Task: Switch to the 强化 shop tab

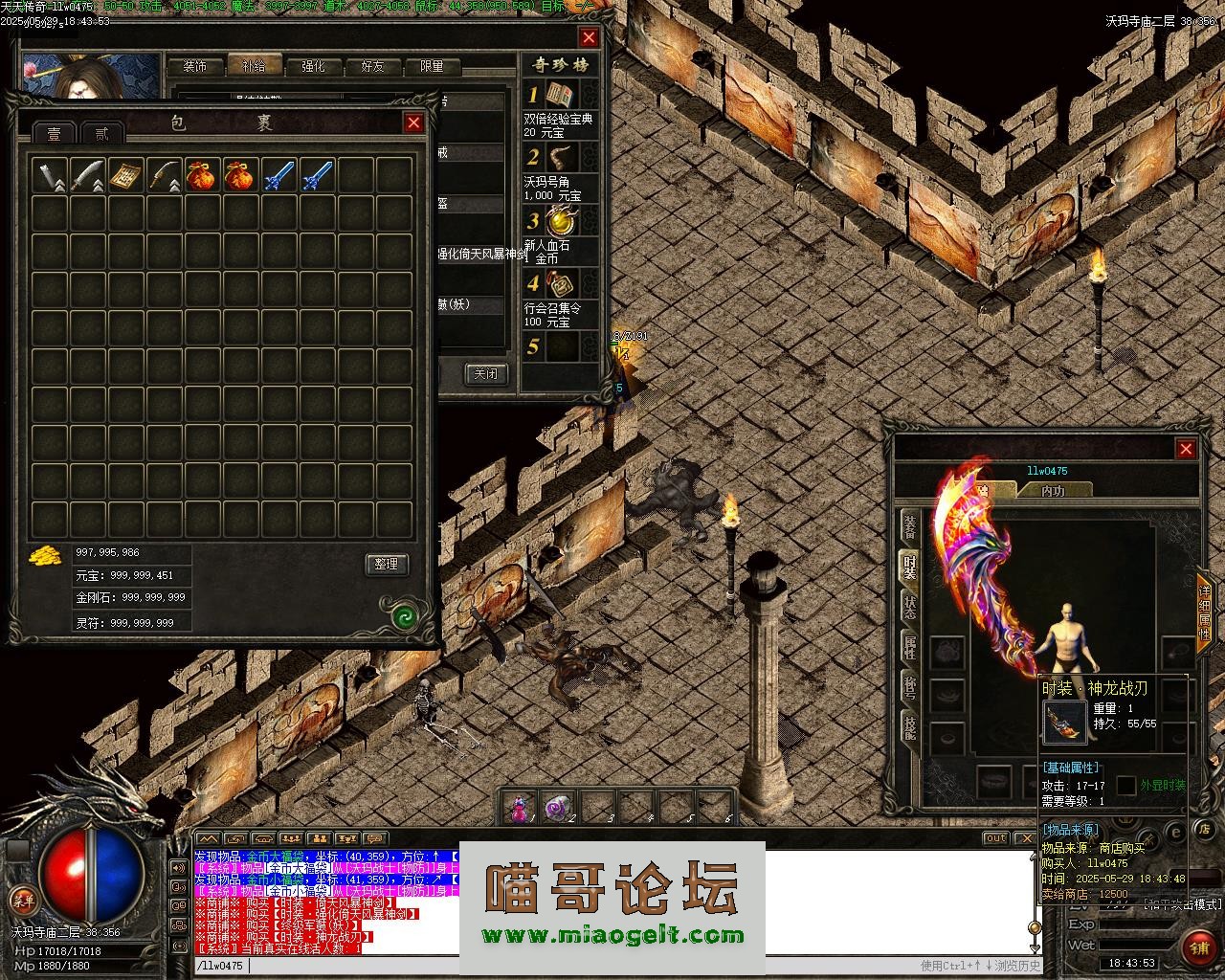Action: point(313,66)
